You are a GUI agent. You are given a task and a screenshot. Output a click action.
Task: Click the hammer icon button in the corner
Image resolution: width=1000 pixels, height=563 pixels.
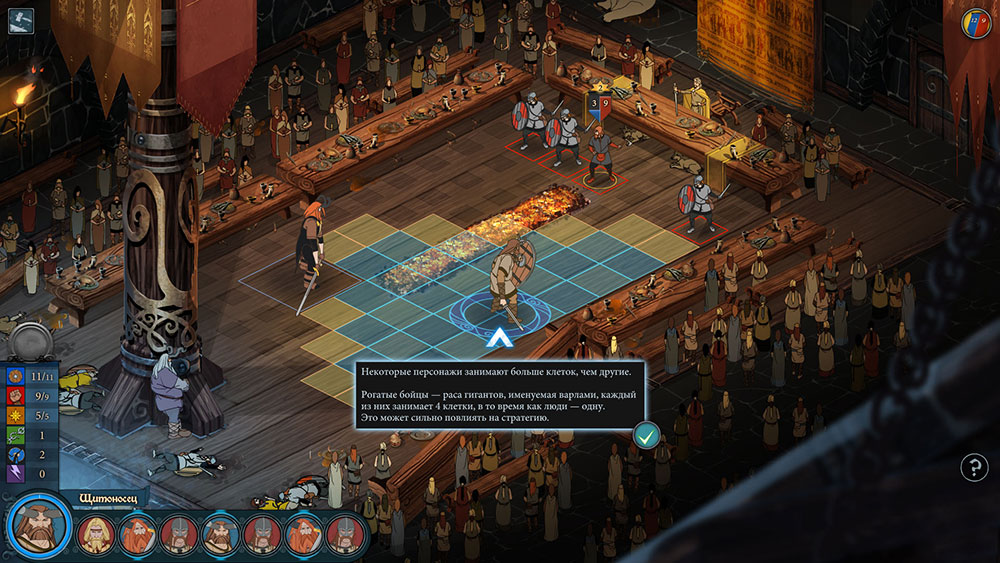(21, 21)
